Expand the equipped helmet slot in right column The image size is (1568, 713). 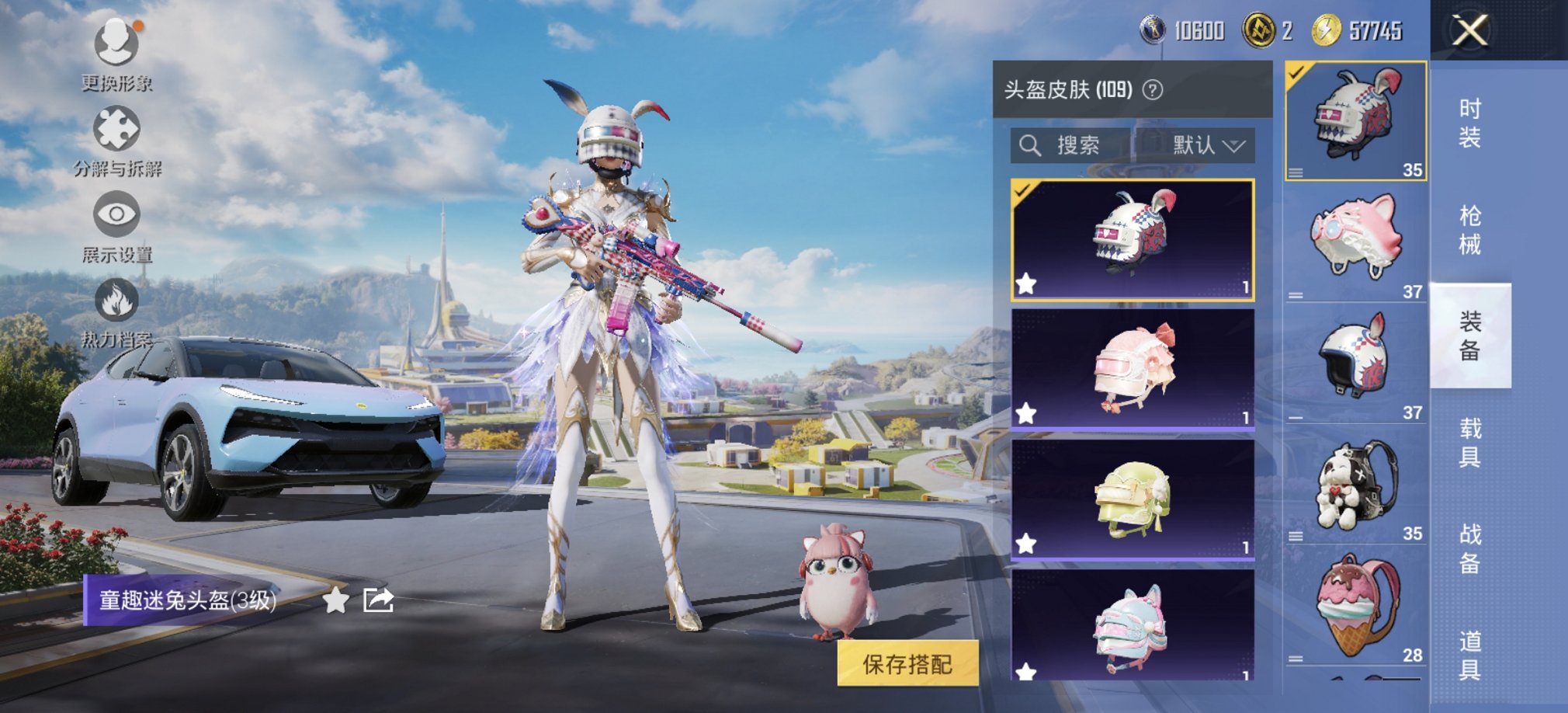click(x=1295, y=172)
